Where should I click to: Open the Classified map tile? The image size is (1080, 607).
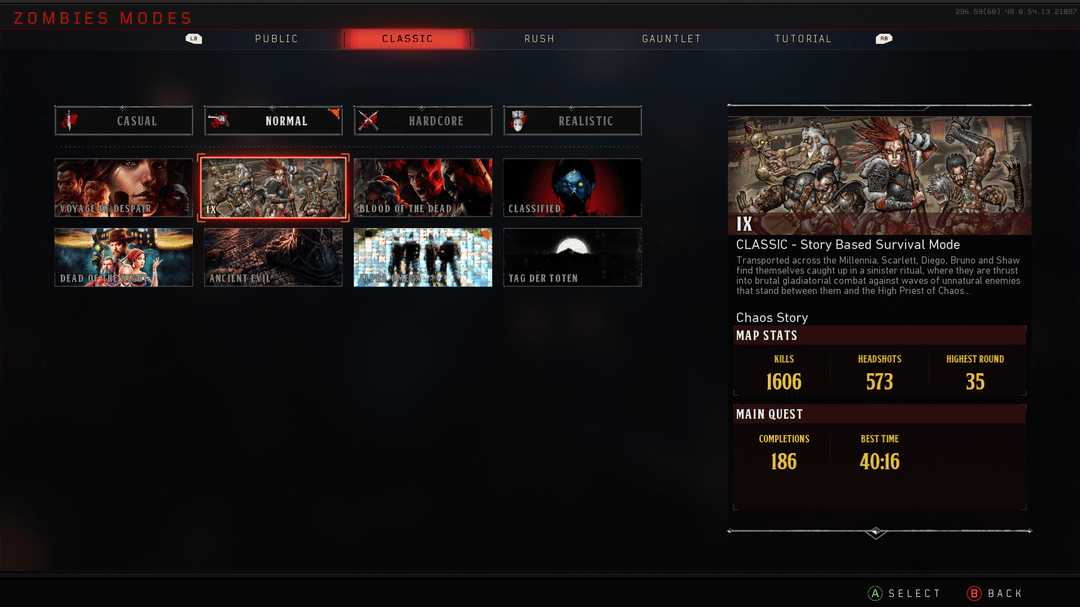point(572,187)
